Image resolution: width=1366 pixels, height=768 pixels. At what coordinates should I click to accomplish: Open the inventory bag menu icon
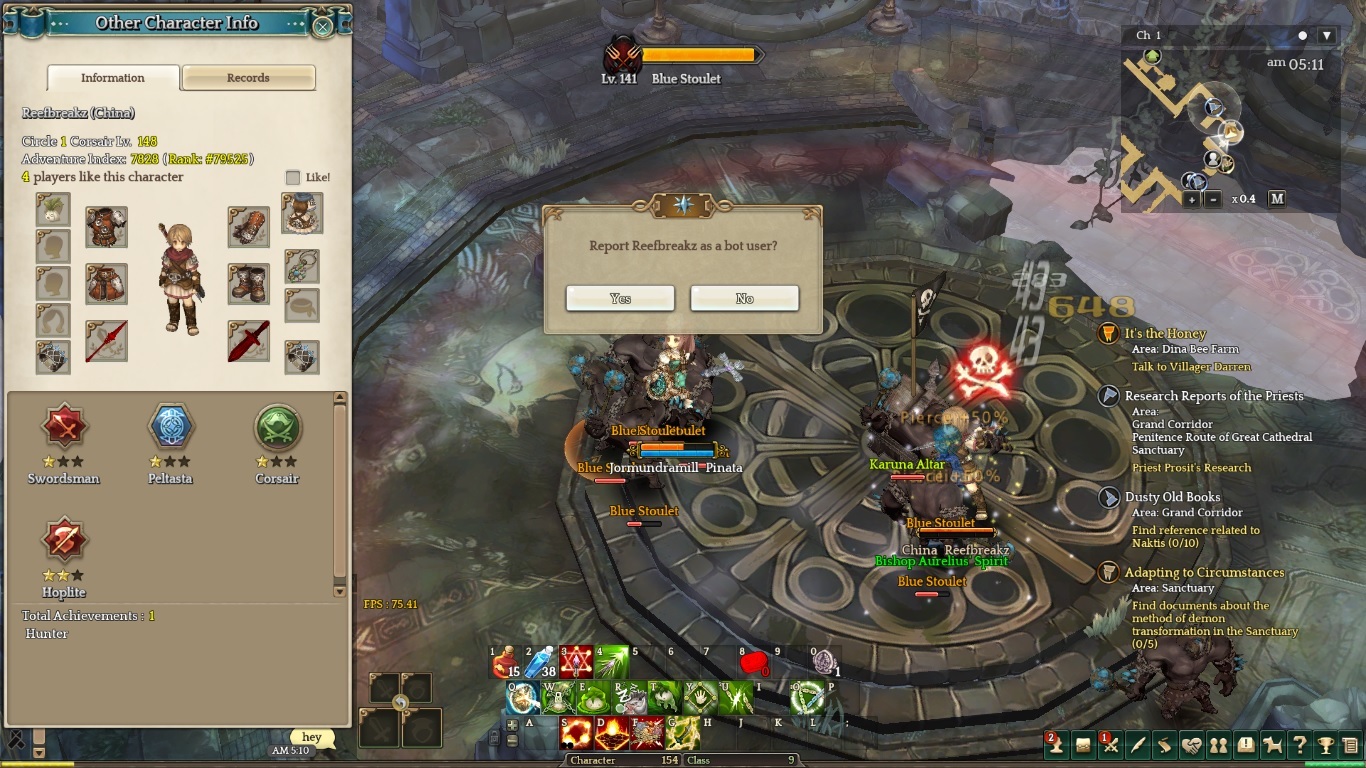pos(1083,745)
